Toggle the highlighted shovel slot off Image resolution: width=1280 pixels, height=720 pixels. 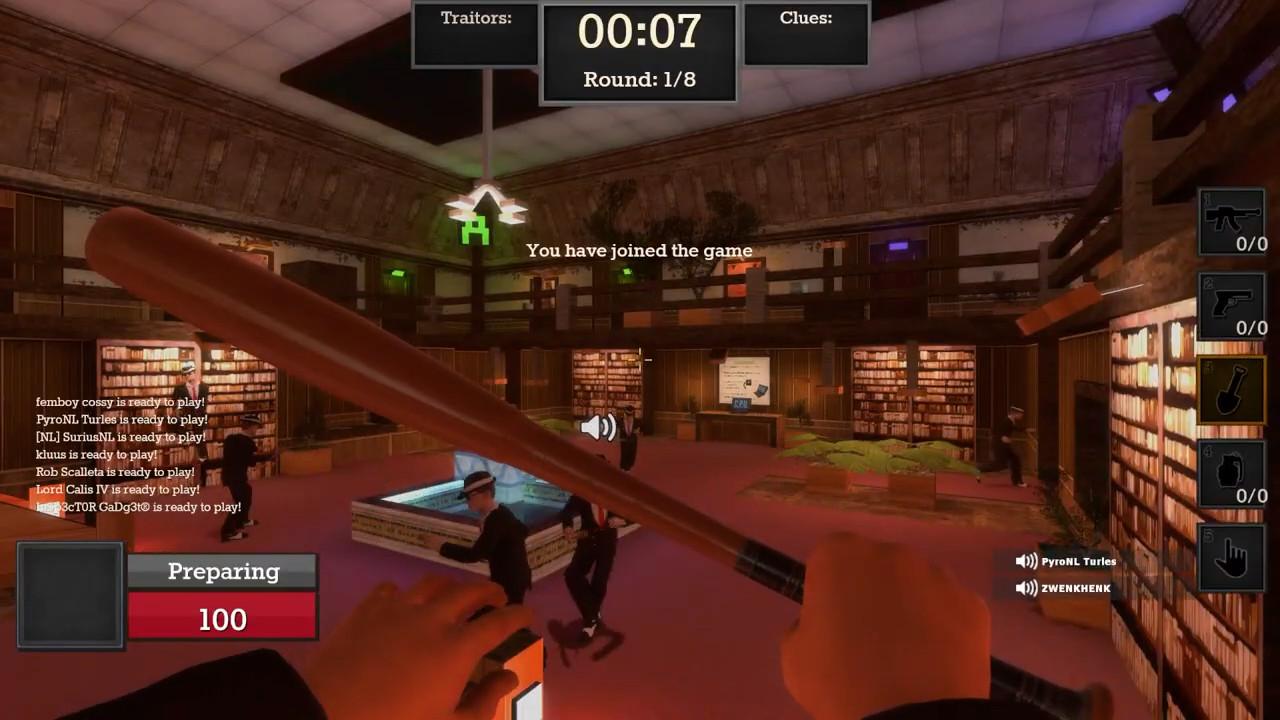(1231, 390)
